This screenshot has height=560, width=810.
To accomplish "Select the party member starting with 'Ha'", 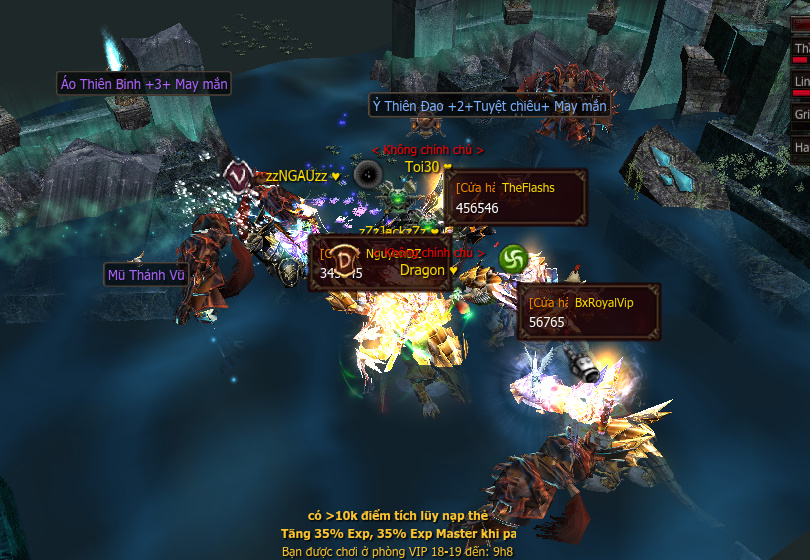I will (x=801, y=147).
